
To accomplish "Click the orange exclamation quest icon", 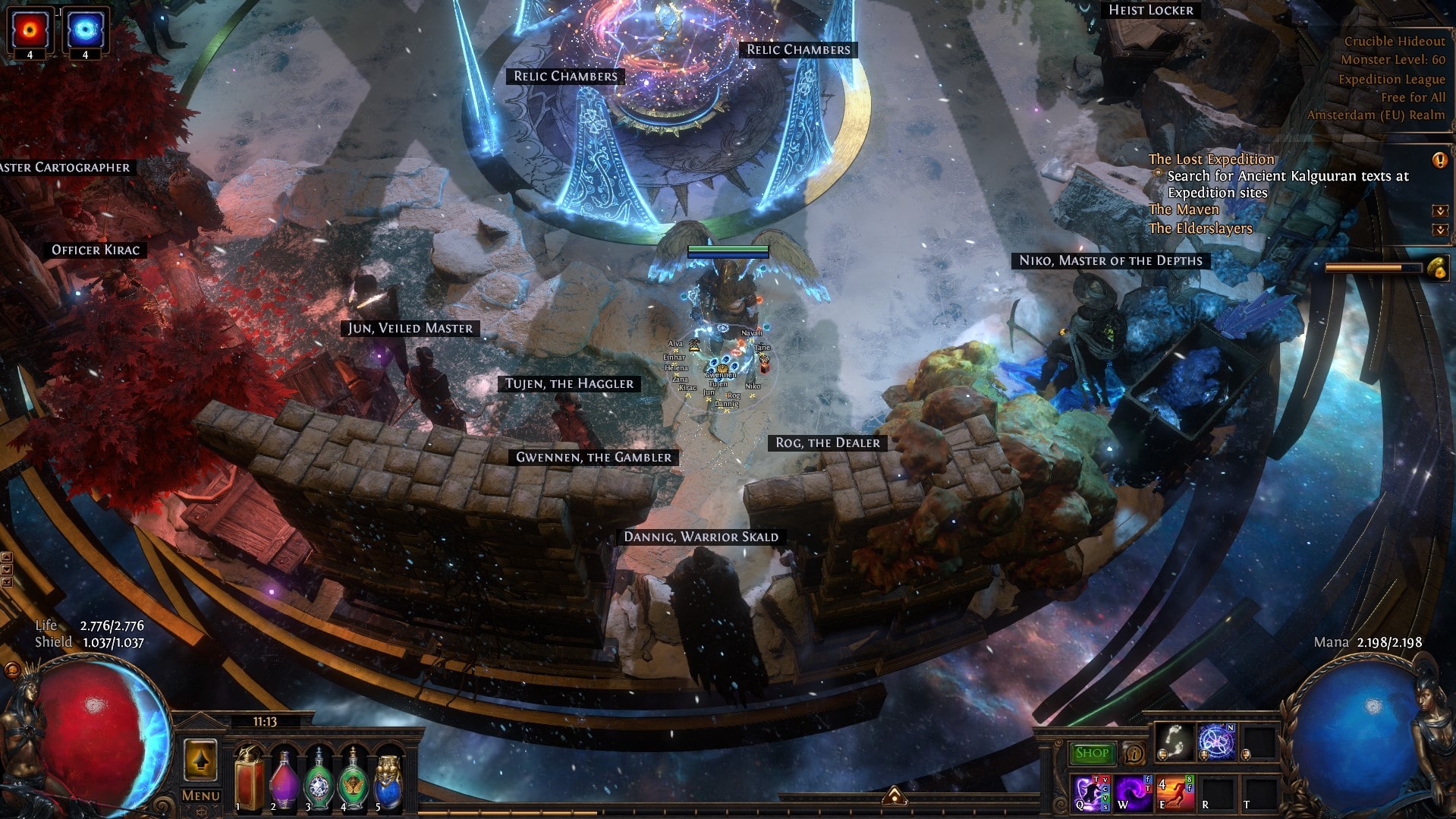I will (x=1439, y=160).
